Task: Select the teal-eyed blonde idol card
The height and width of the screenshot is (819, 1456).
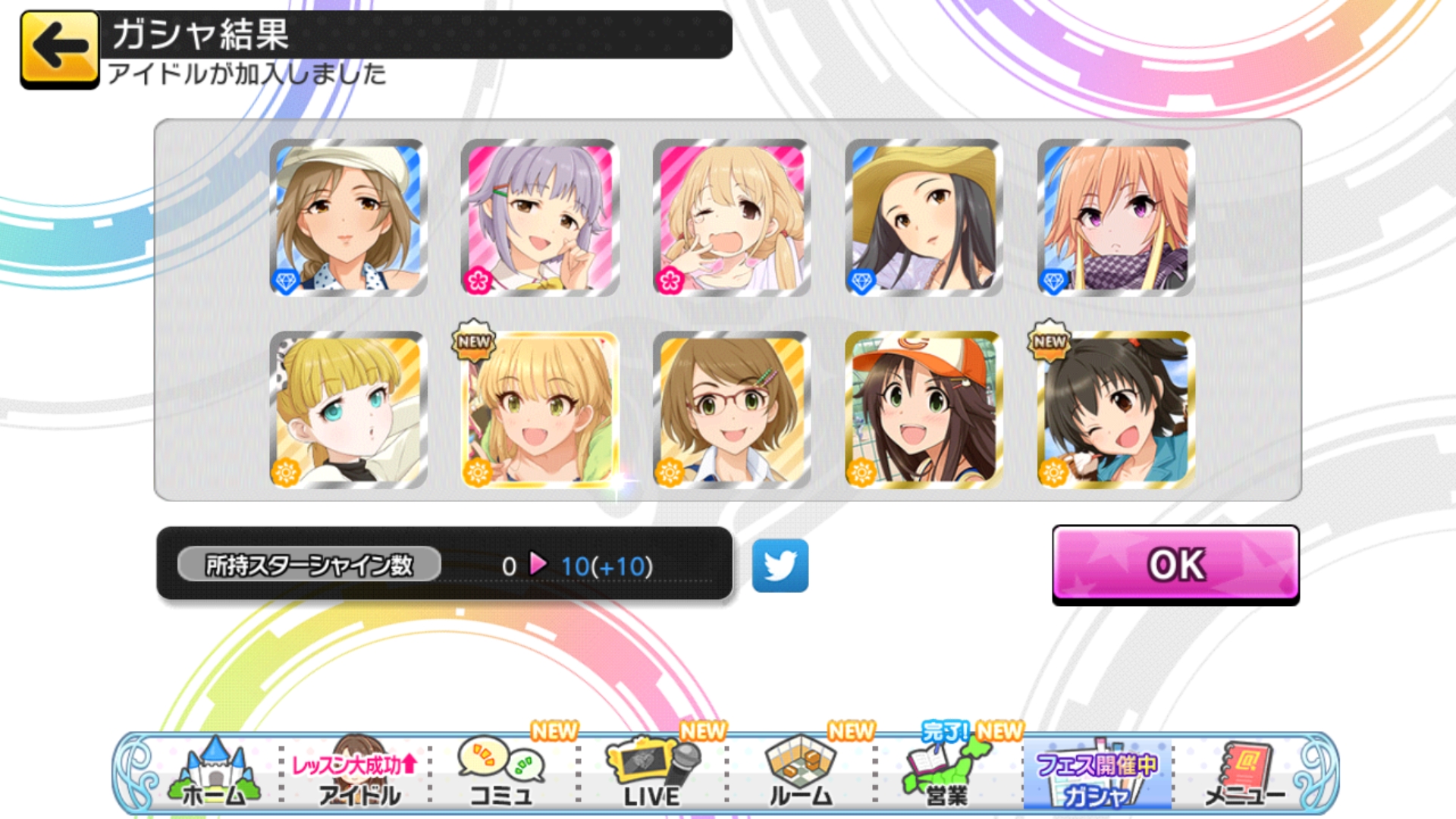Action: point(348,409)
